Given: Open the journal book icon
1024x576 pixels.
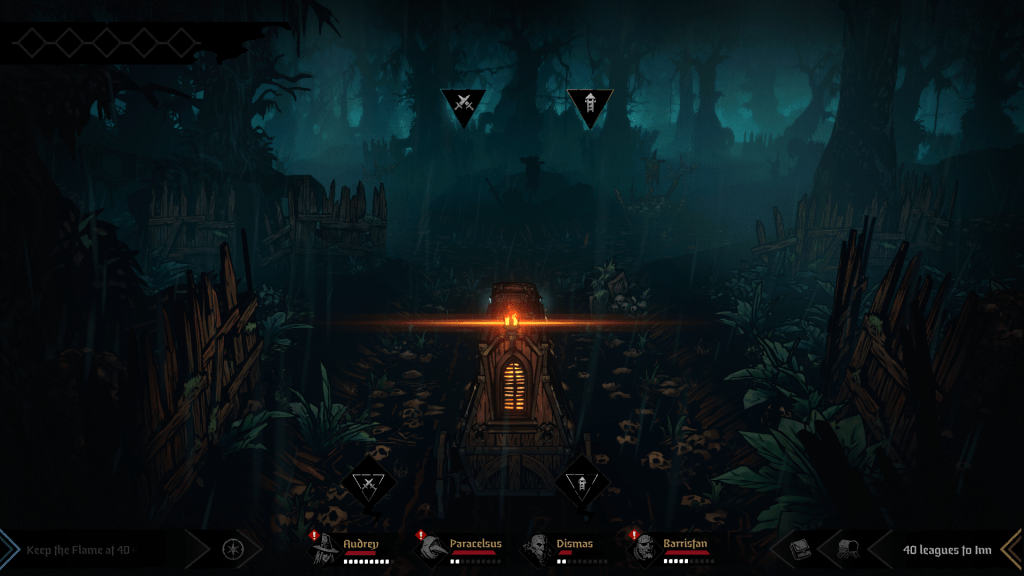Looking at the screenshot, I should click(x=801, y=549).
